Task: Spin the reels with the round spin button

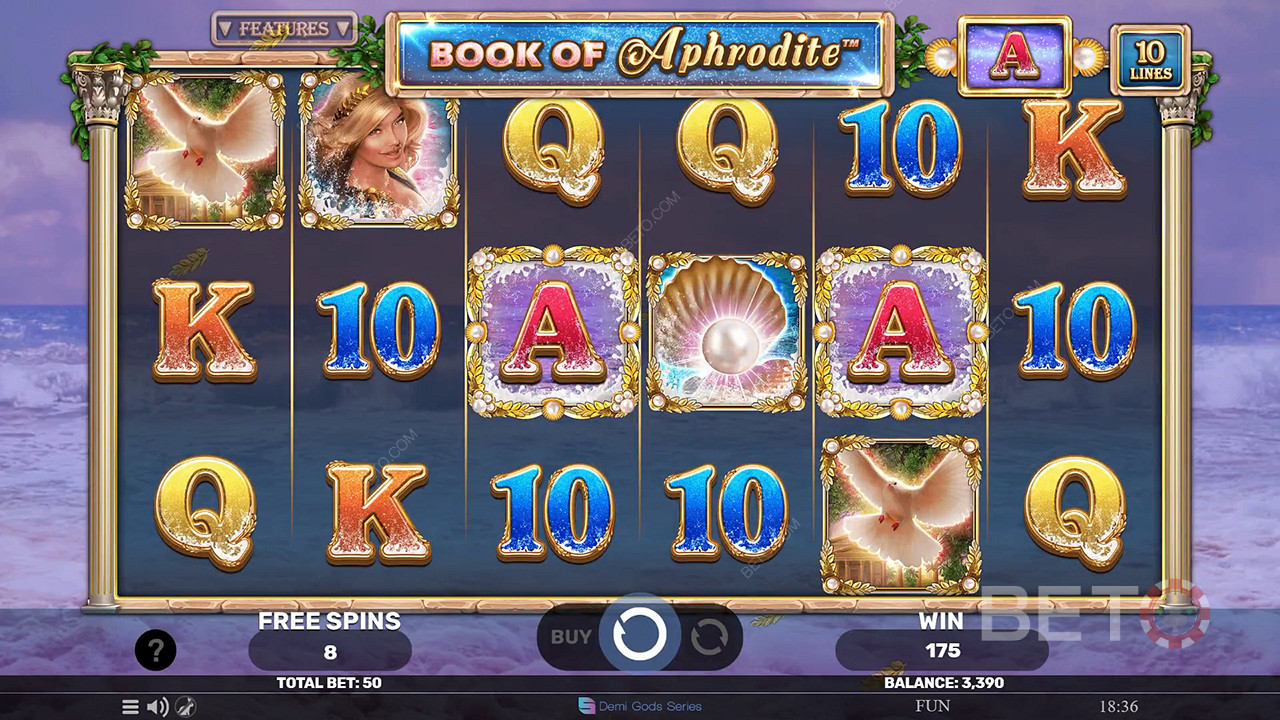Action: coord(640,635)
